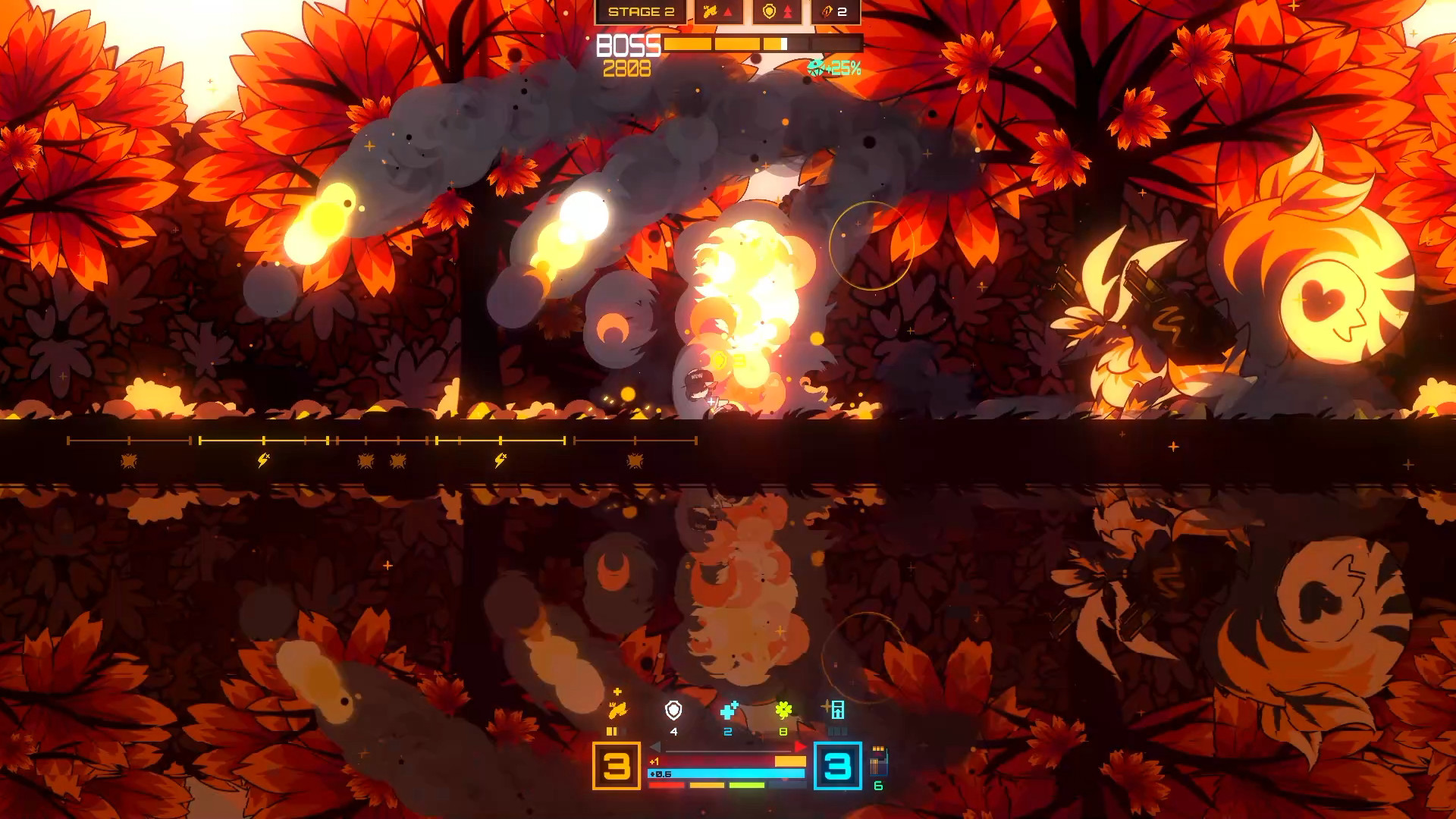
Task: Click the yellow dash wing icon above the HUD
Action: pos(618,710)
